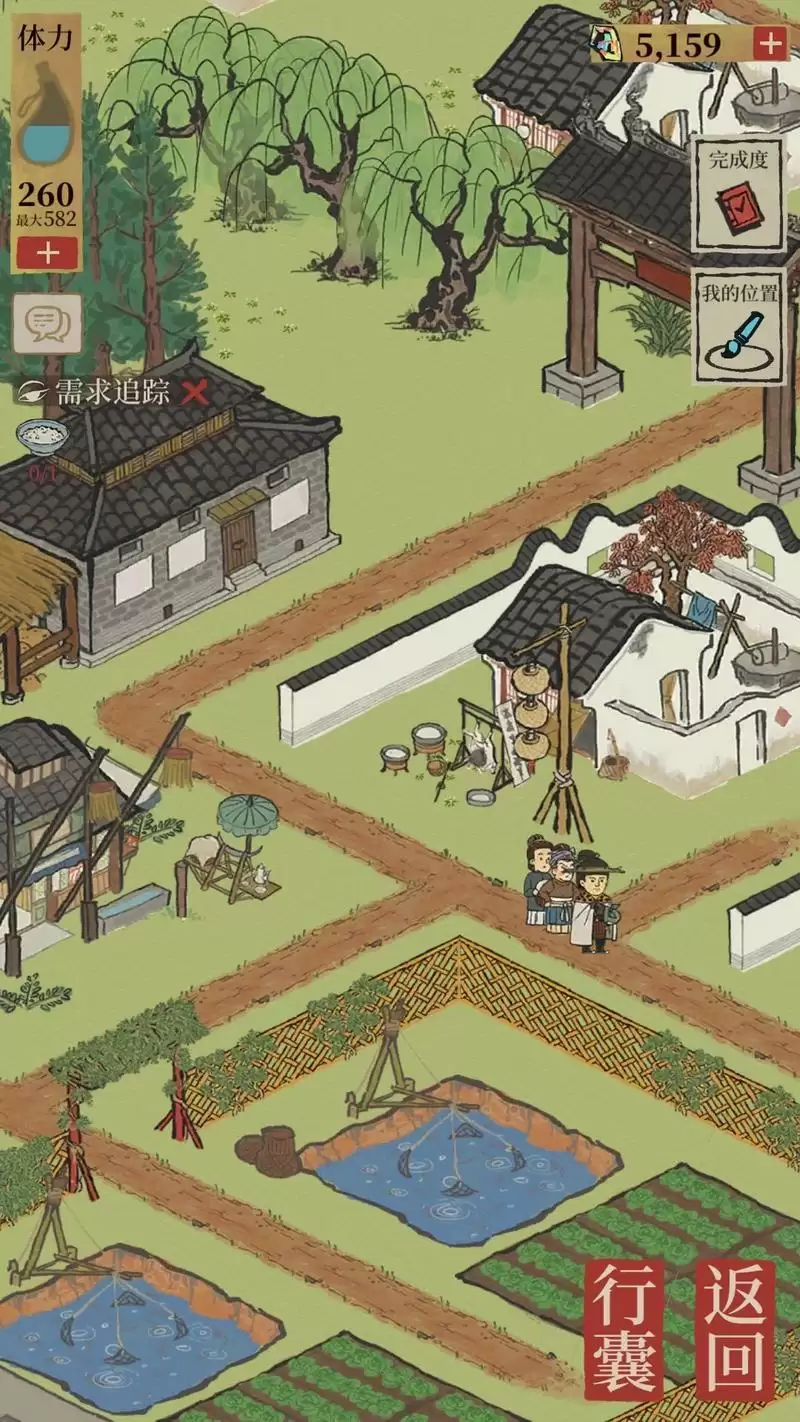
Task: Open the 完成度 completion book
Action: point(738,193)
